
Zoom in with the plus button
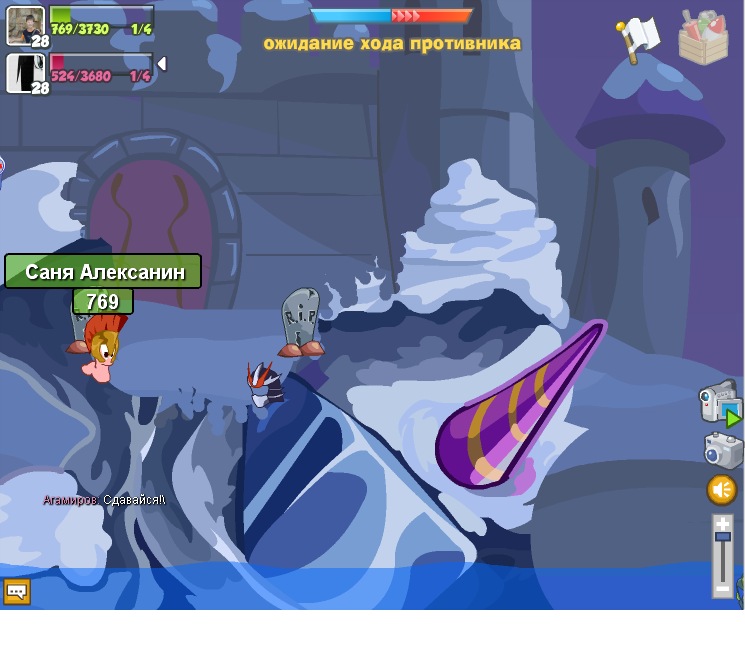tap(723, 524)
